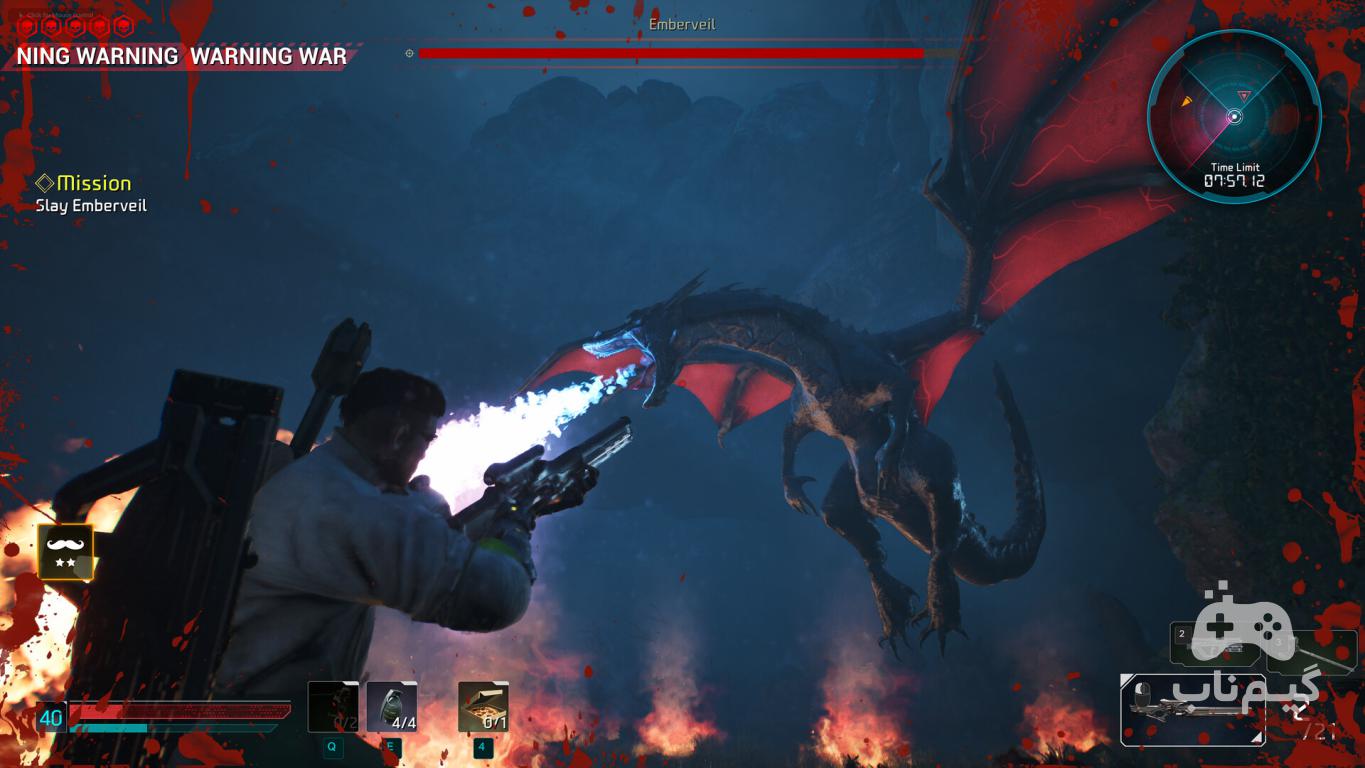Click the red enemy marker on radar
The height and width of the screenshot is (768, 1365).
pyautogui.click(x=1243, y=95)
